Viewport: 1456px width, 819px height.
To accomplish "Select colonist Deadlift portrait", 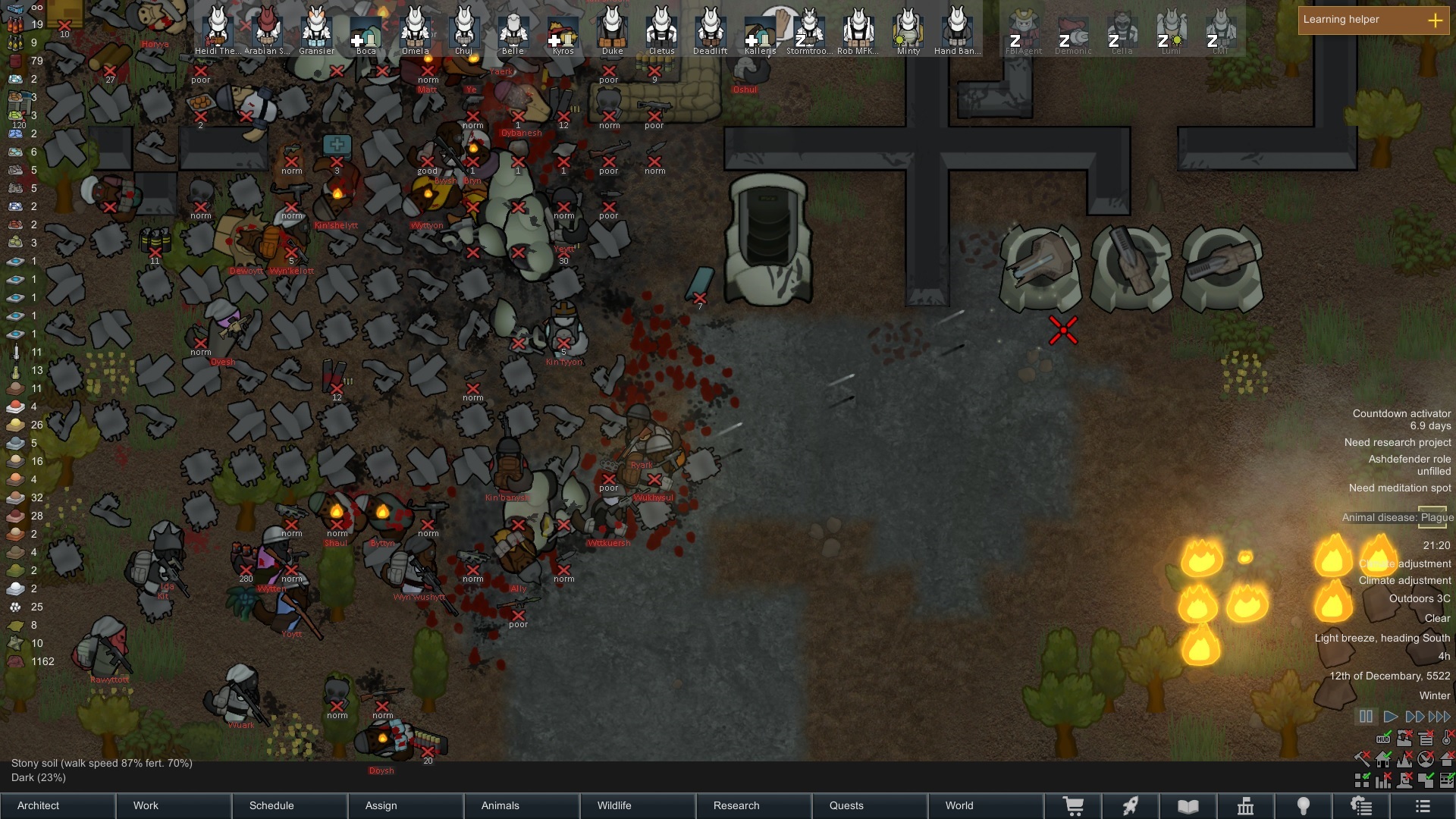I will (x=711, y=29).
